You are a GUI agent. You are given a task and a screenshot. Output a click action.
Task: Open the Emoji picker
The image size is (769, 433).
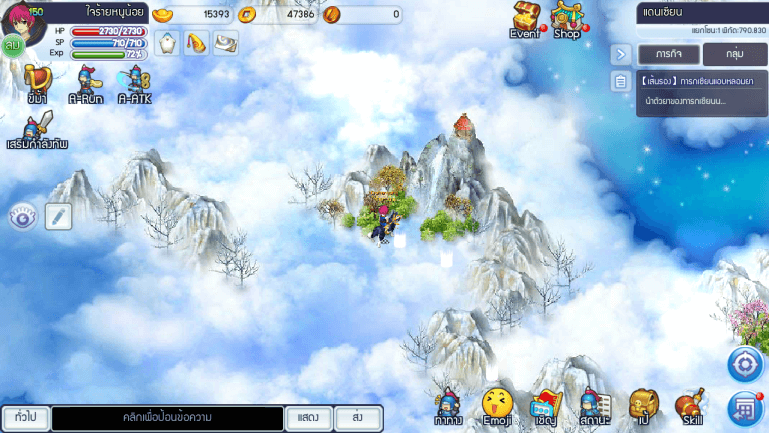(497, 406)
